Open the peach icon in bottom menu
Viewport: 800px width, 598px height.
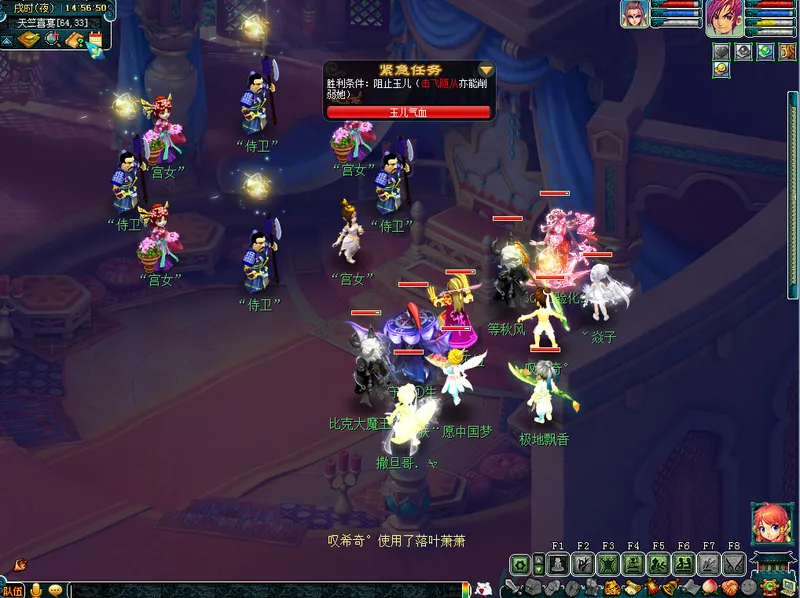(x=711, y=587)
